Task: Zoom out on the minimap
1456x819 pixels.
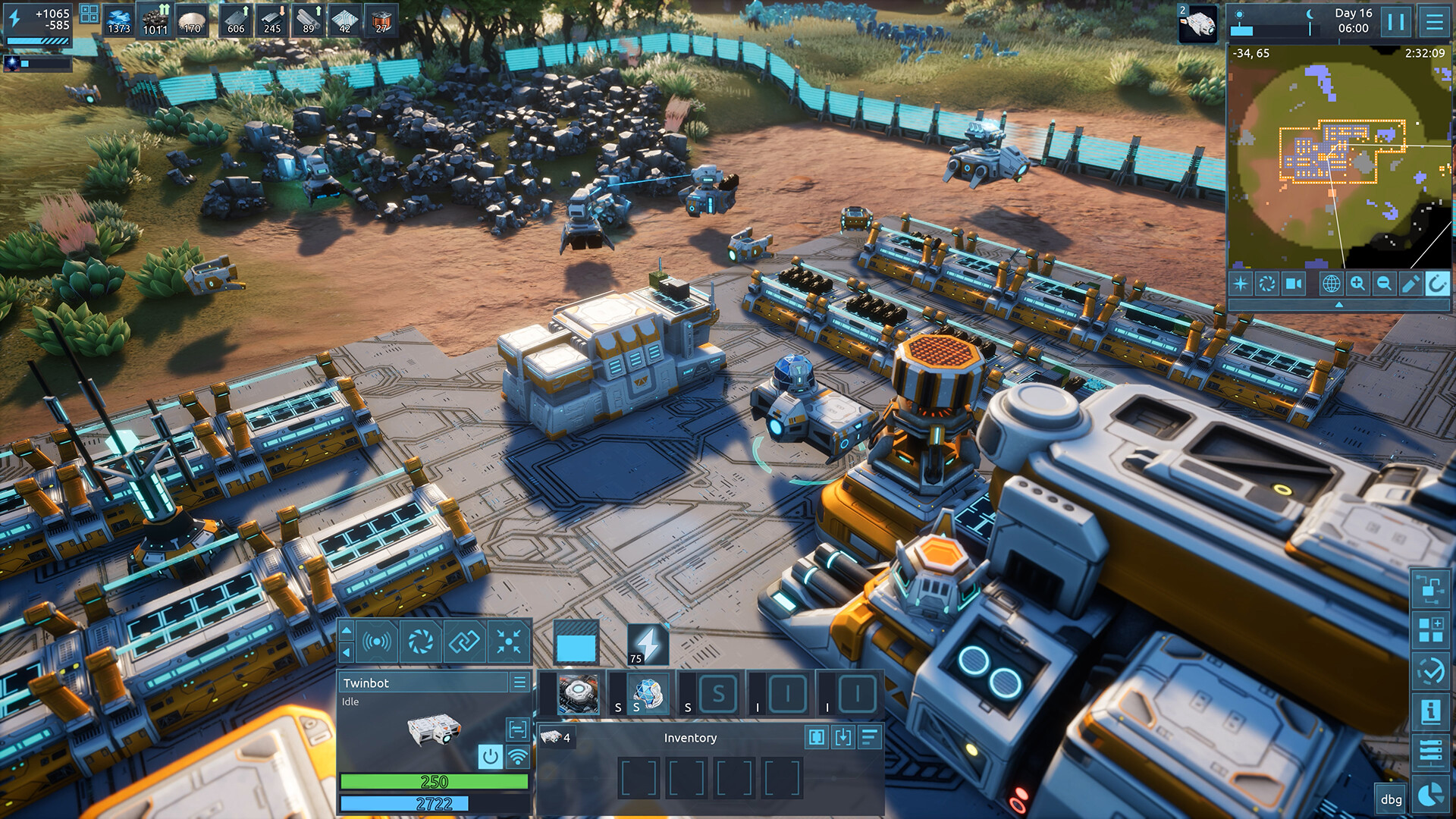Action: click(1384, 284)
